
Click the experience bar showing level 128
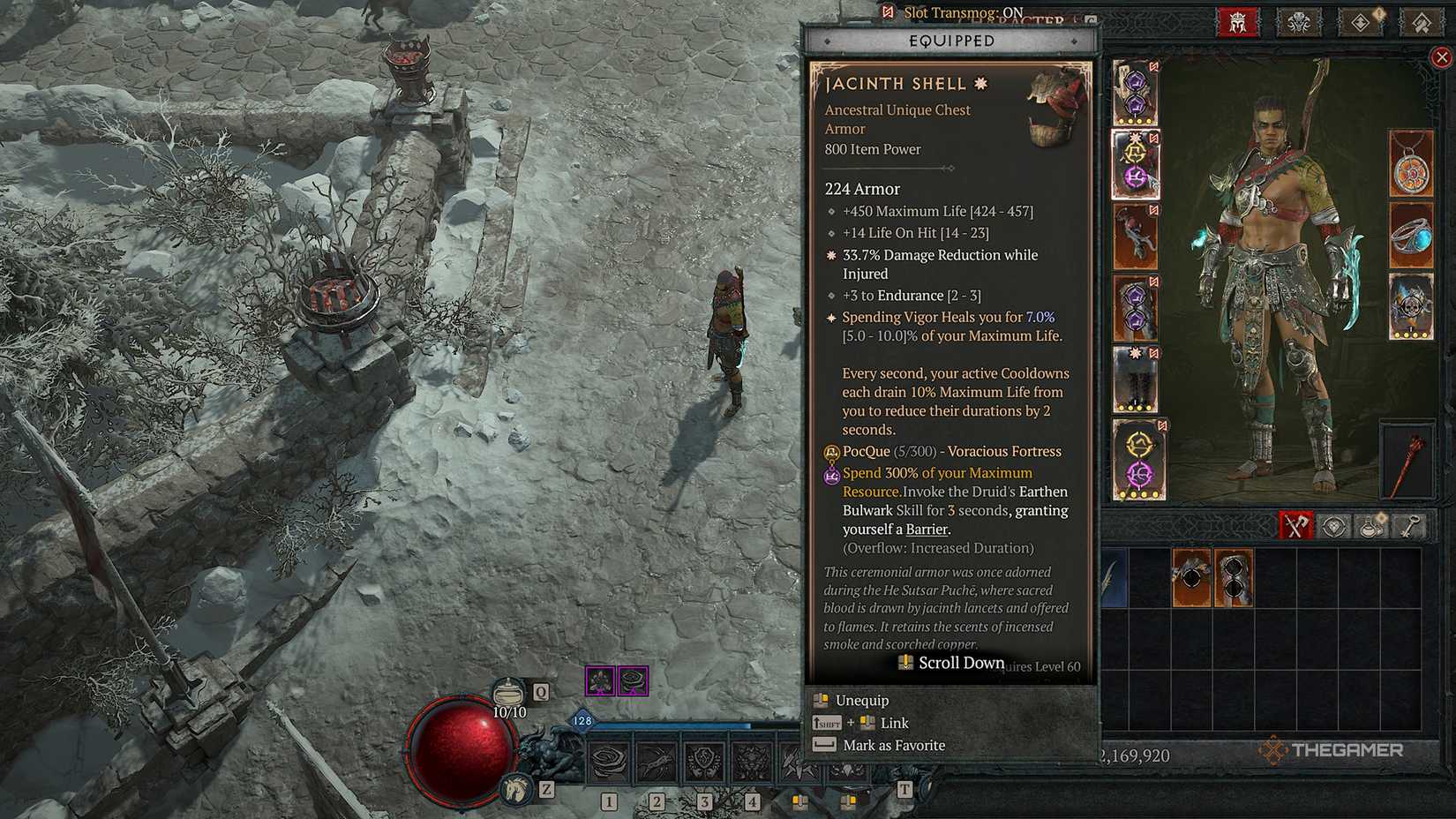(582, 719)
